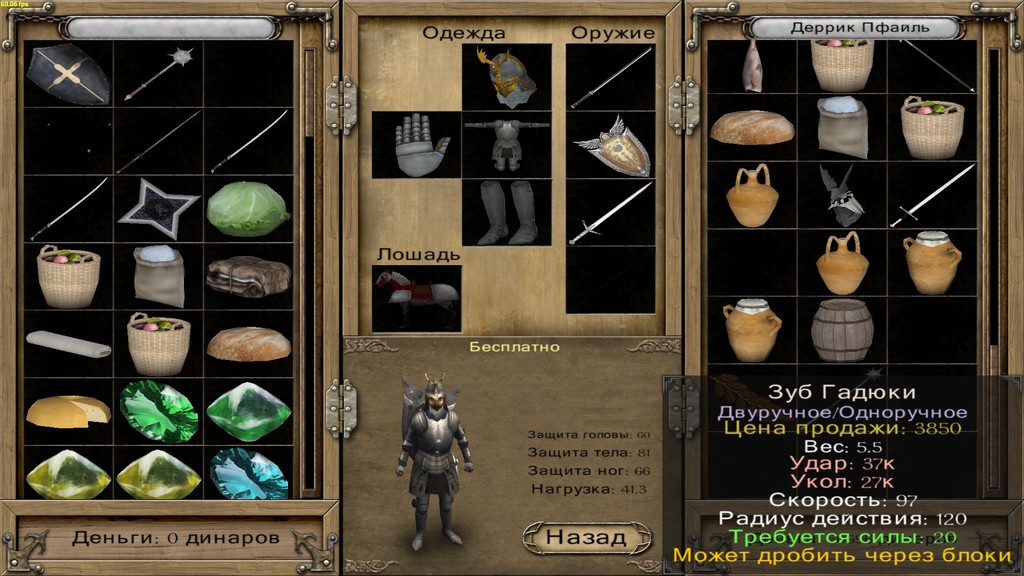Select the cheese wedge item
1024x576 pixels.
pyautogui.click(x=68, y=409)
